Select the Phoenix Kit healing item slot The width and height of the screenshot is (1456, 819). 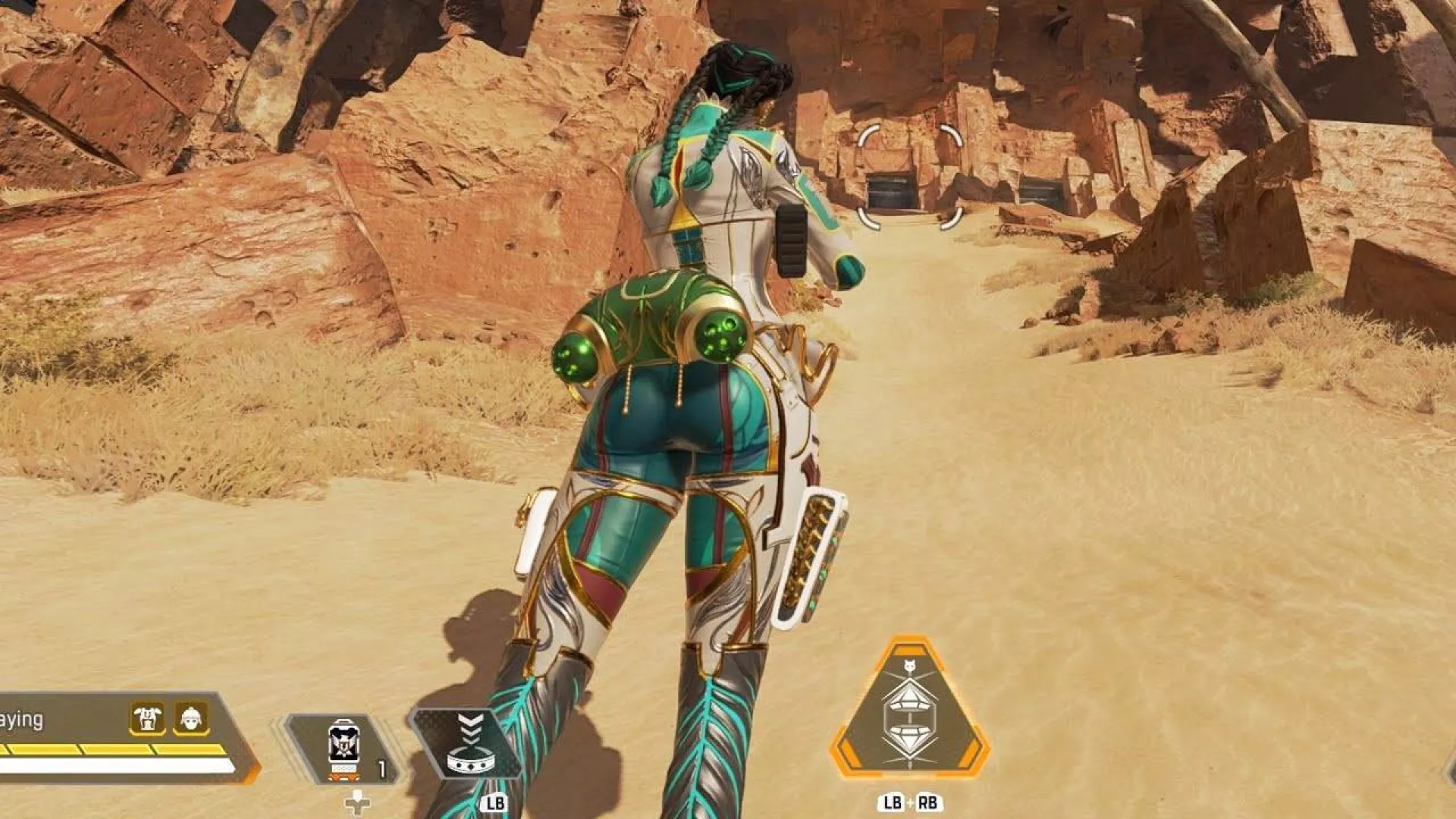pyautogui.click(x=343, y=748)
